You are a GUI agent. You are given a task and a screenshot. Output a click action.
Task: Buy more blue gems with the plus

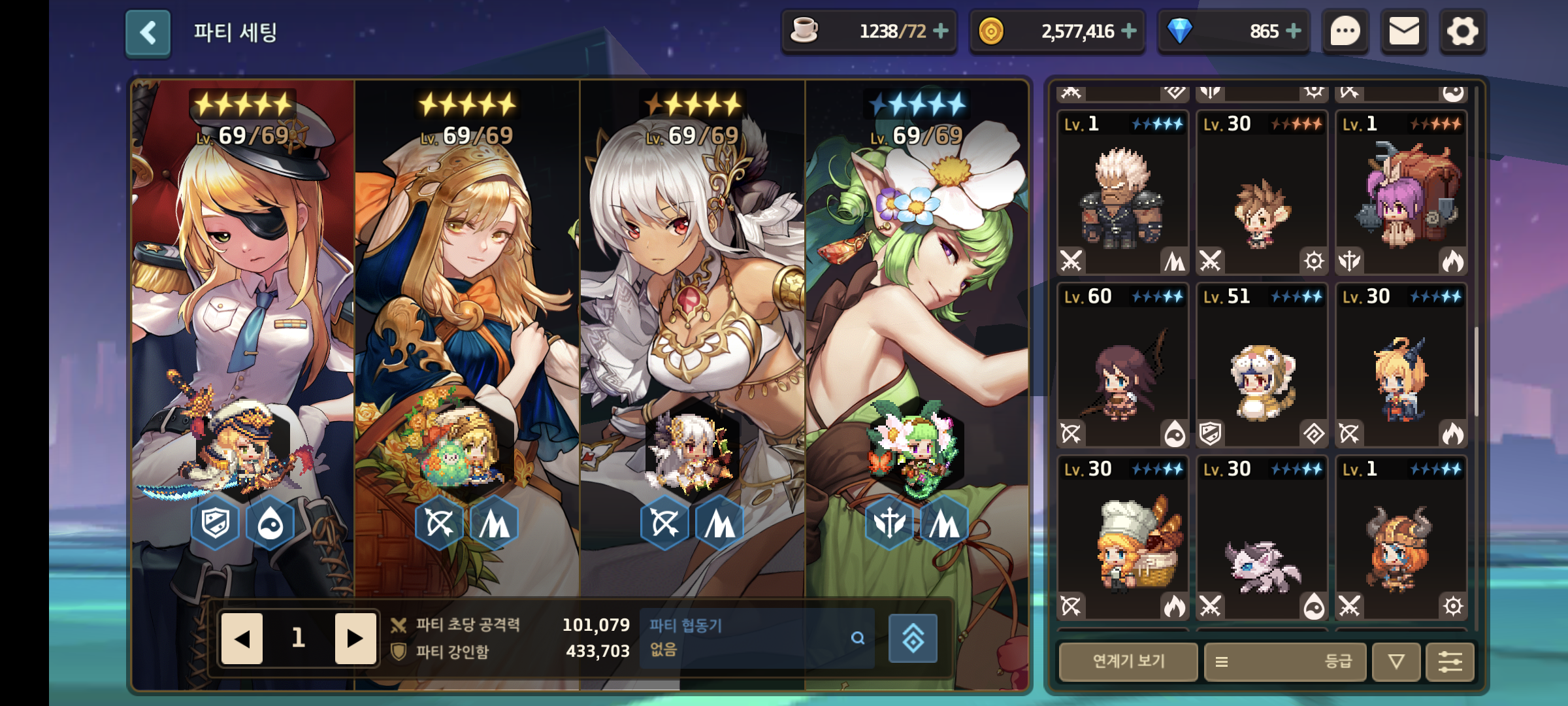1293,31
